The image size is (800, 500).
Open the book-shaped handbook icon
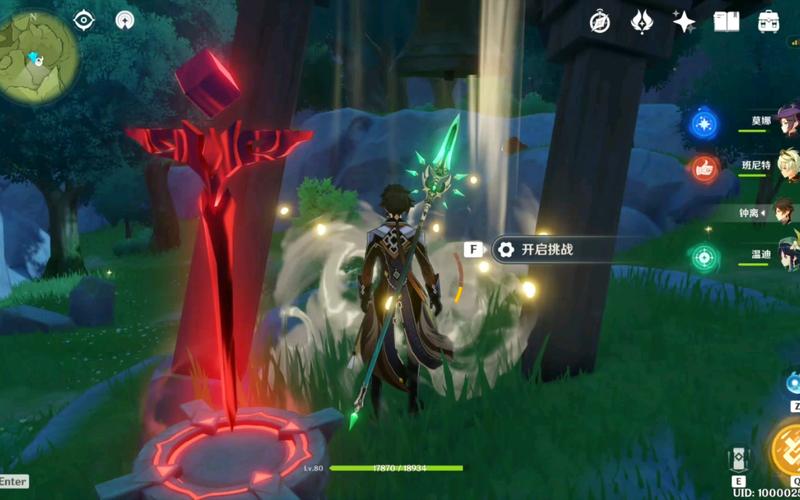726,21
